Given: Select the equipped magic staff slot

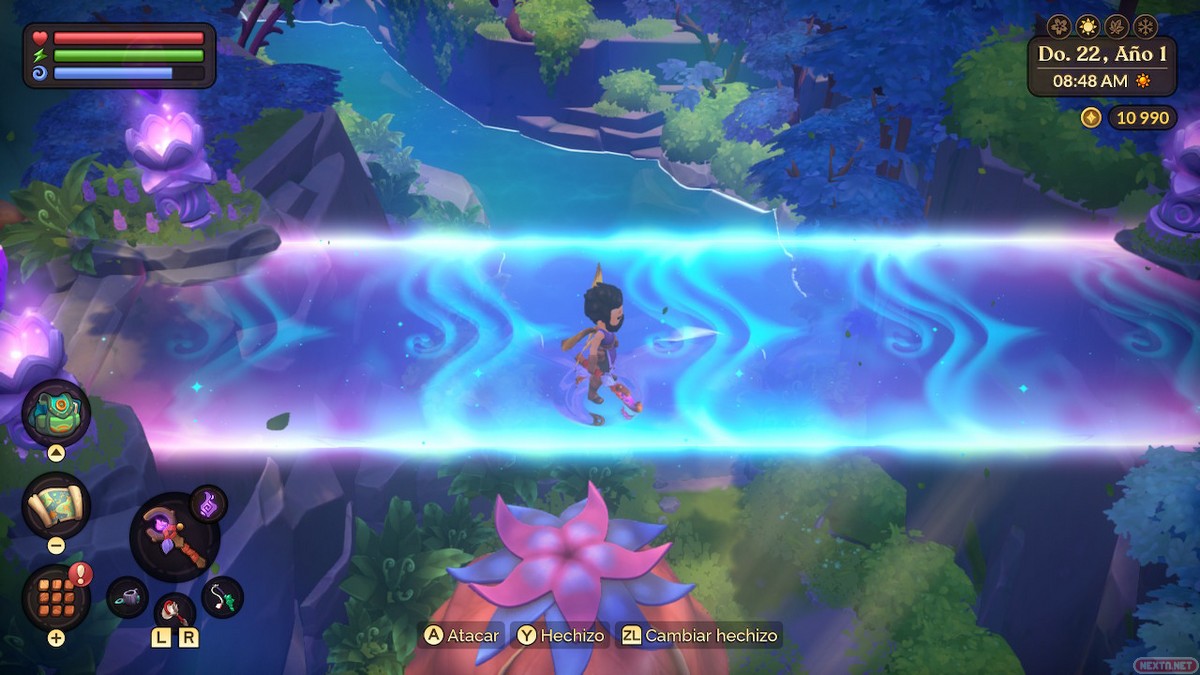Looking at the screenshot, I should tap(174, 537).
